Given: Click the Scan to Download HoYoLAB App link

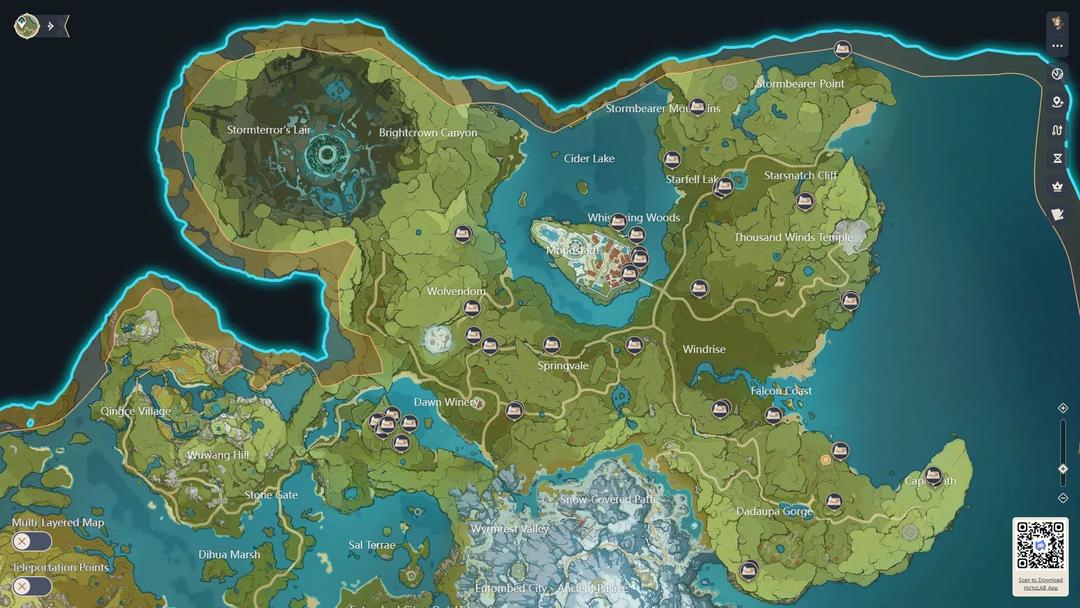Looking at the screenshot, I should coord(1040,583).
